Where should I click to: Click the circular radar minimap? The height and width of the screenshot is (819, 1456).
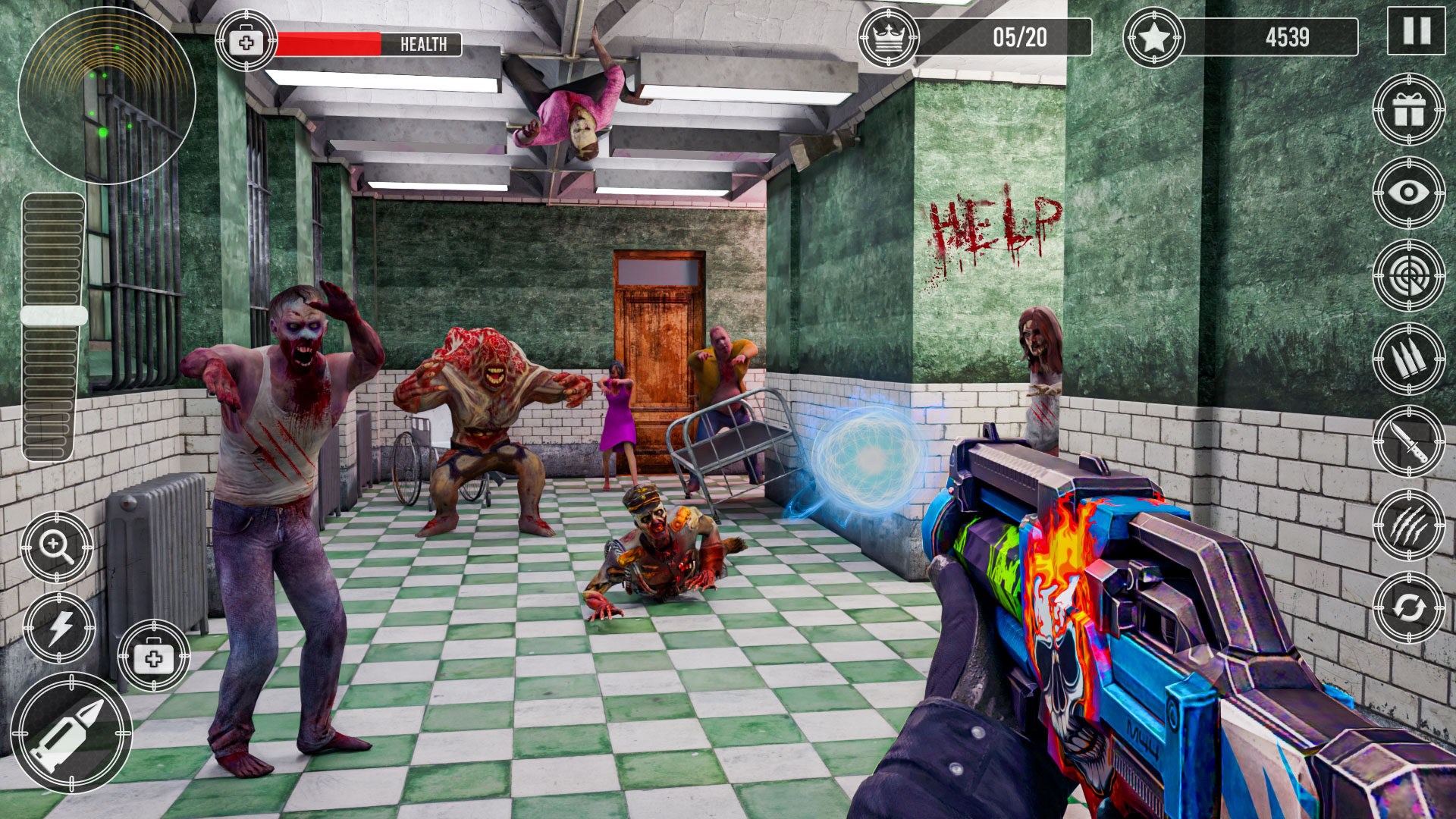point(106,96)
